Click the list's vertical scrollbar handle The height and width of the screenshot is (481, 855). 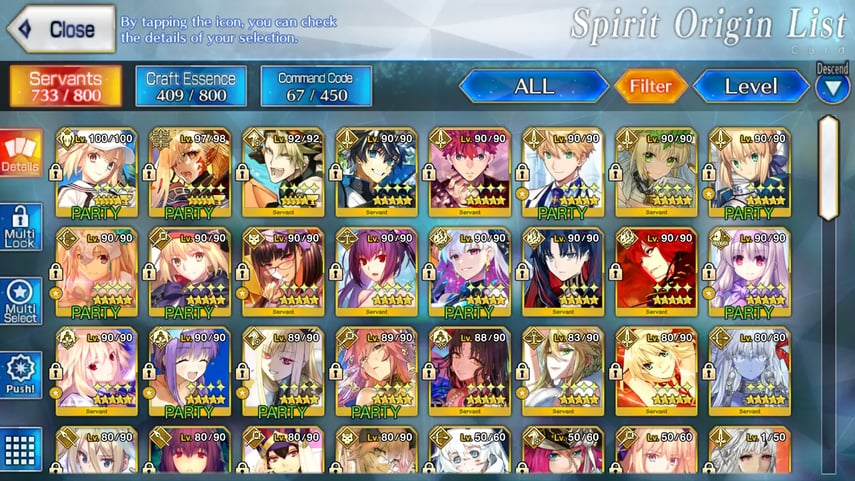tap(829, 167)
